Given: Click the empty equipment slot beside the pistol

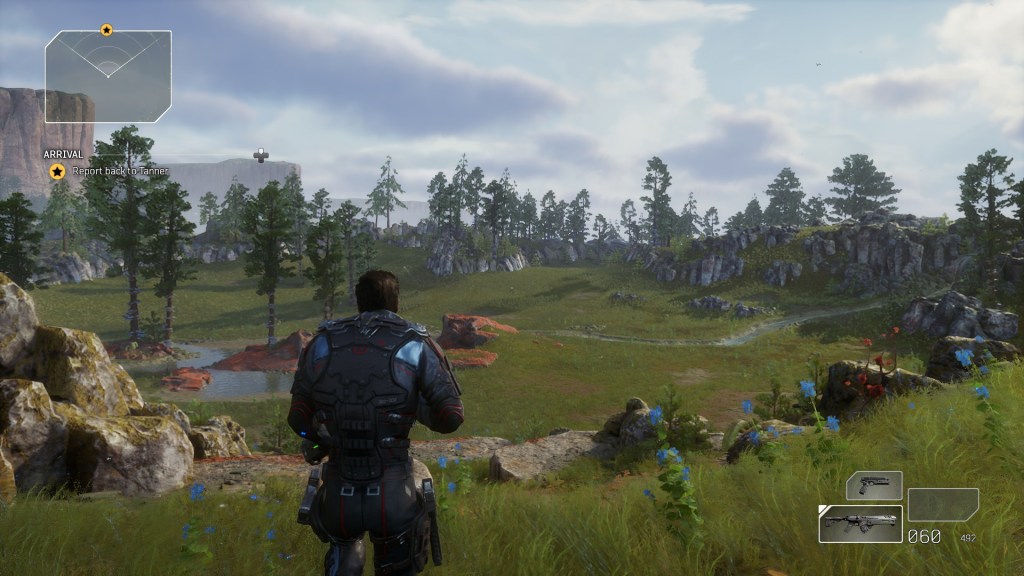Looking at the screenshot, I should coord(943,504).
